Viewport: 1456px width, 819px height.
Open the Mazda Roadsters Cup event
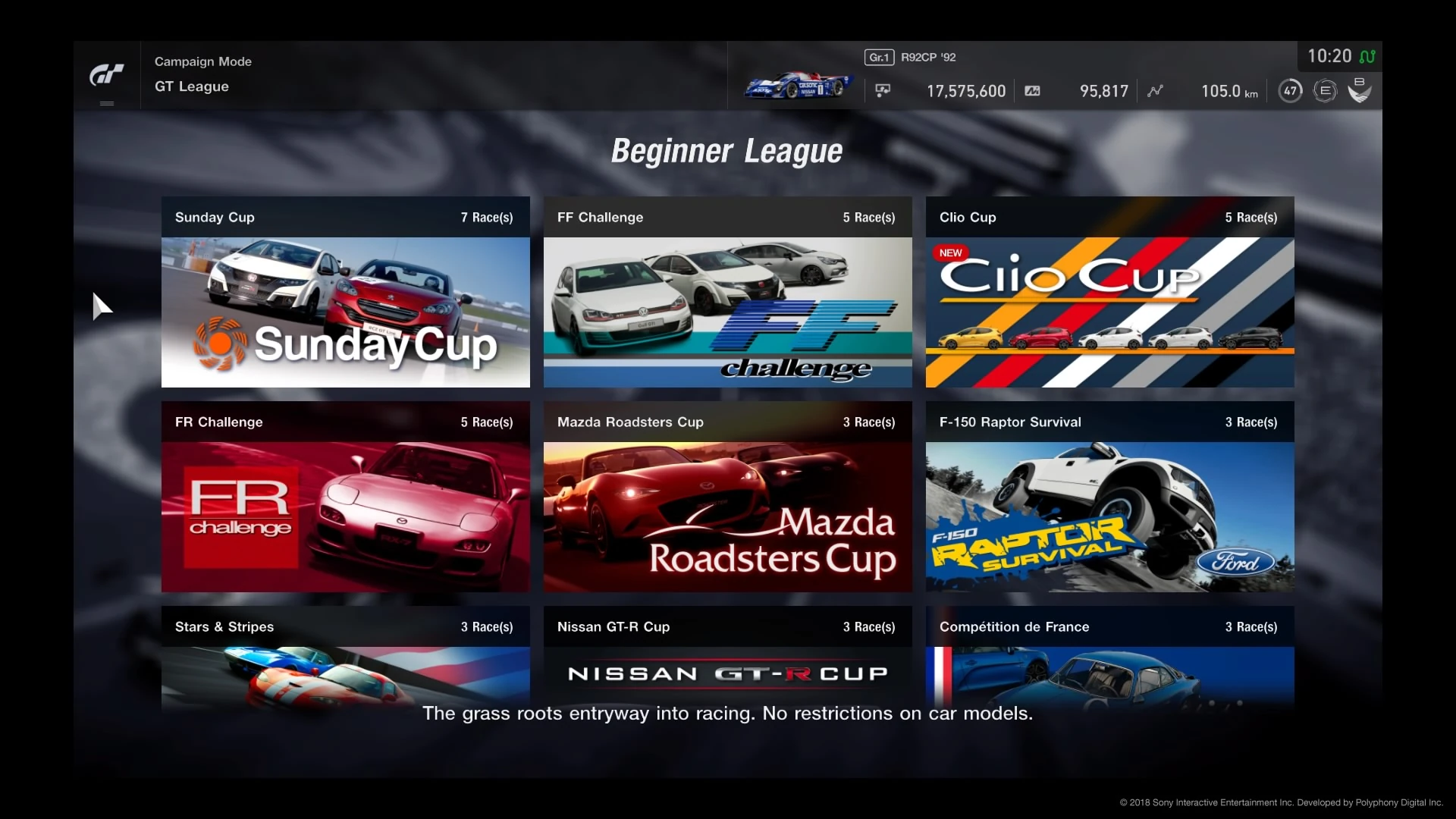[x=727, y=500]
